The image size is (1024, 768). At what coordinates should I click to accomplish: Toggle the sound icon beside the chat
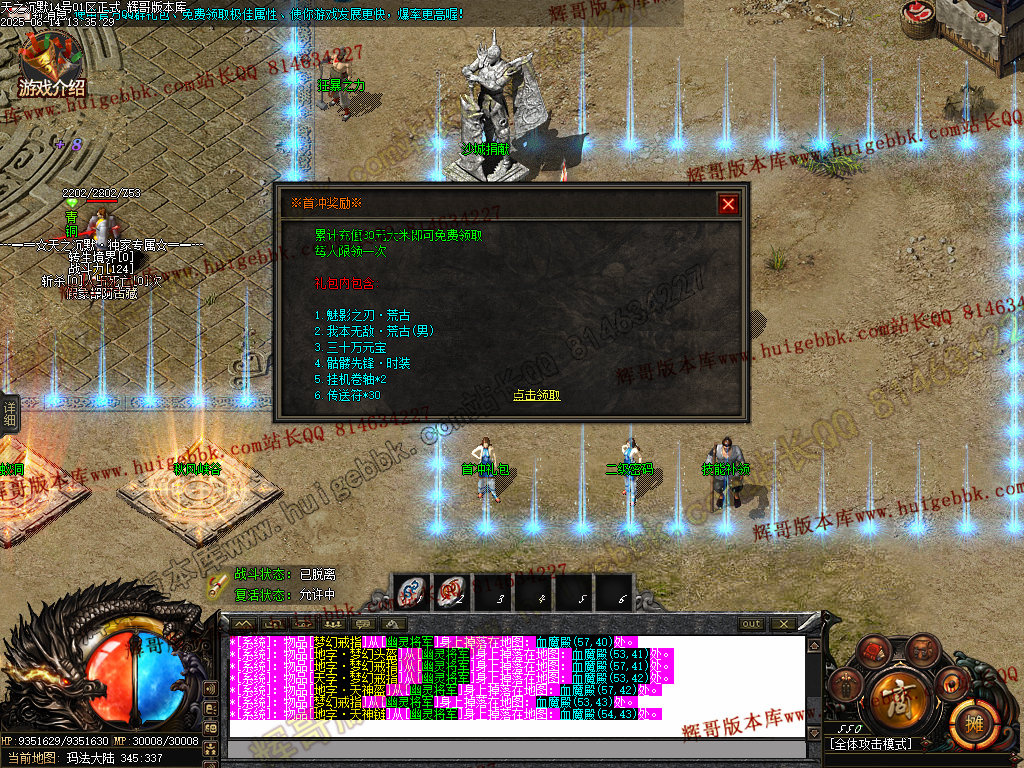coord(209,689)
